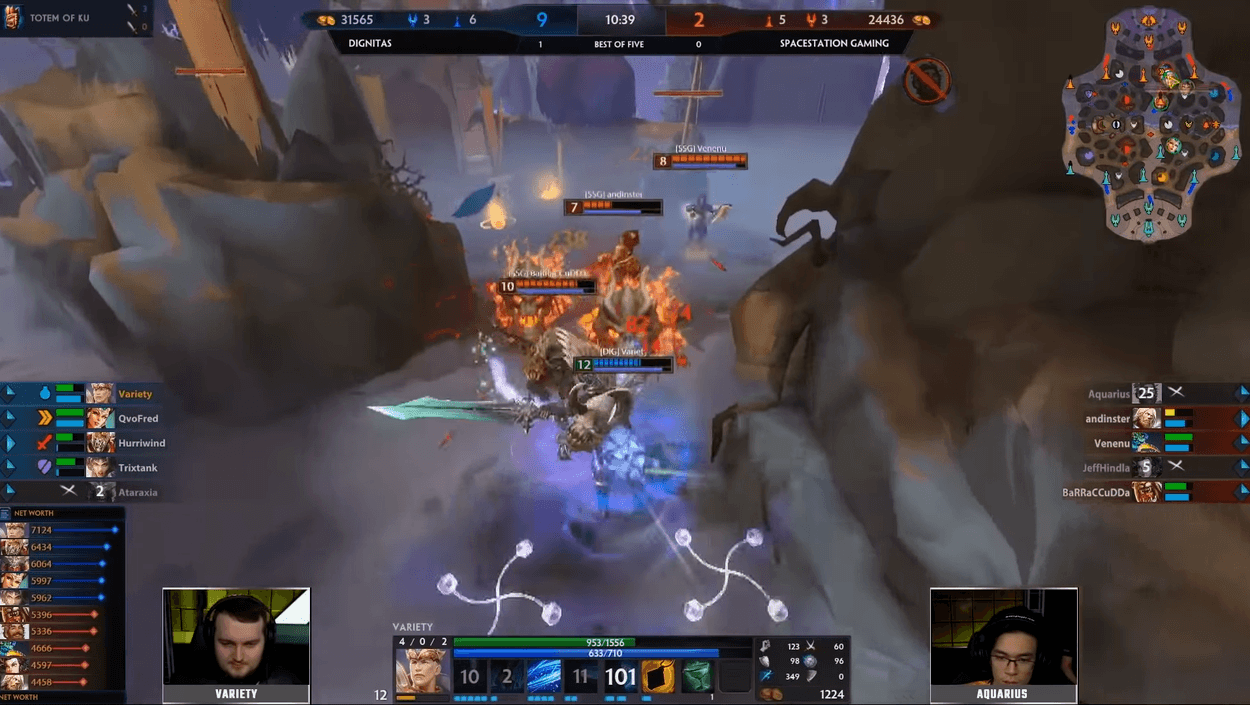This screenshot has width=1250, height=705.
Task: Select QvoFred's row in the team list
Action: tap(137, 419)
